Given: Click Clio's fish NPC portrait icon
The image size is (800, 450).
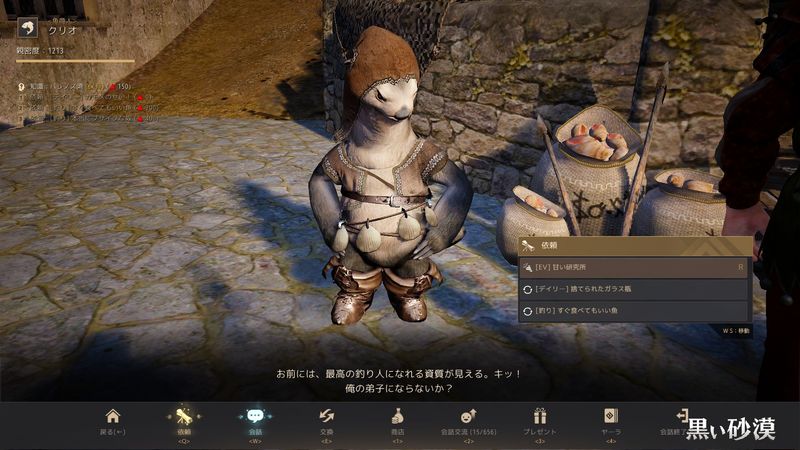Looking at the screenshot, I should [x=27, y=30].
